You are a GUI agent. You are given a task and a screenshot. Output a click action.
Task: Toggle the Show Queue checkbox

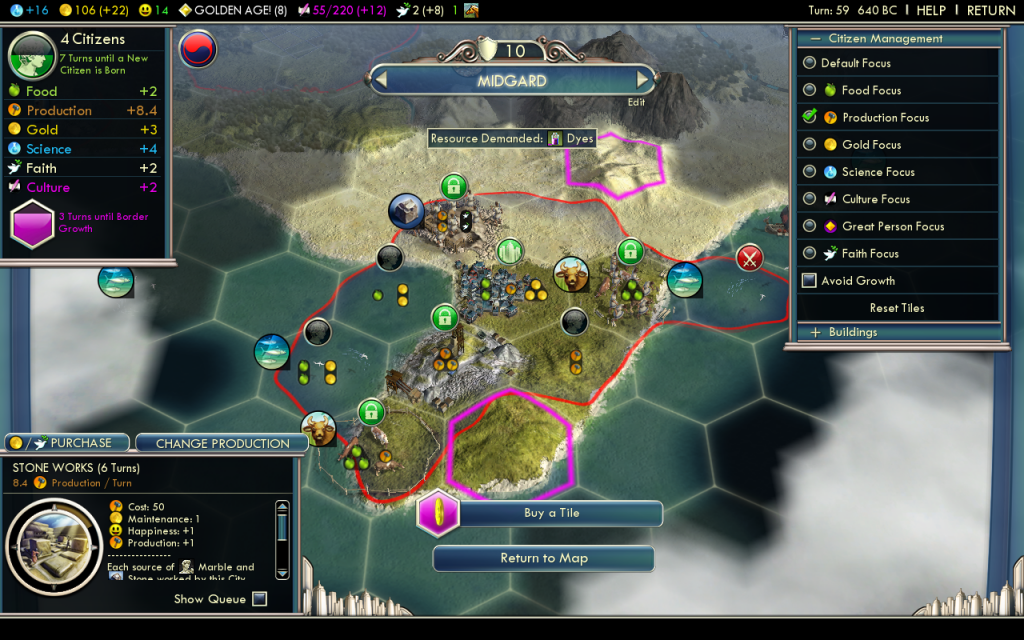[x=260, y=599]
